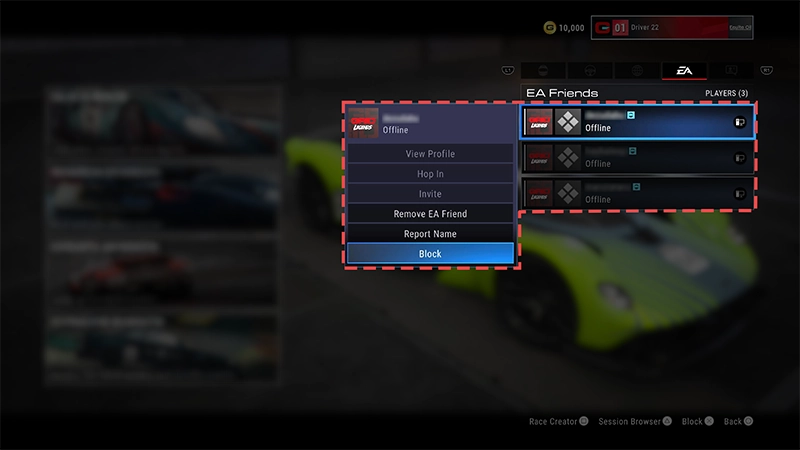
Task: Select the highlighted offline friend row
Action: point(638,122)
